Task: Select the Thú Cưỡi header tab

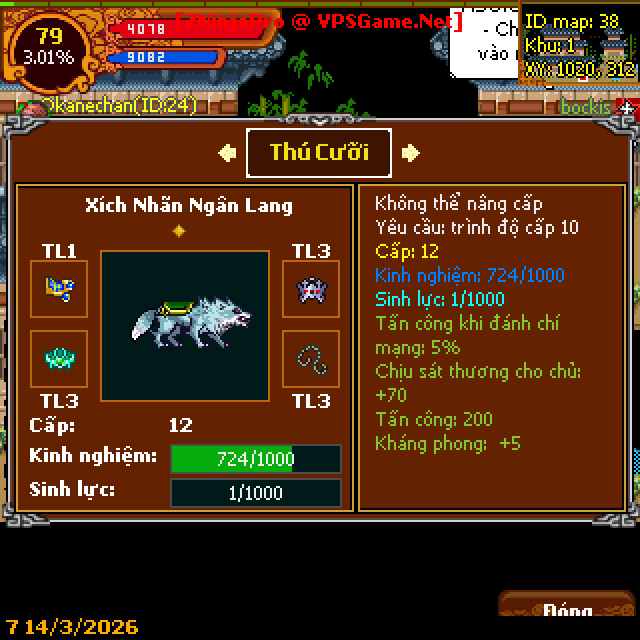Action: pos(319,152)
